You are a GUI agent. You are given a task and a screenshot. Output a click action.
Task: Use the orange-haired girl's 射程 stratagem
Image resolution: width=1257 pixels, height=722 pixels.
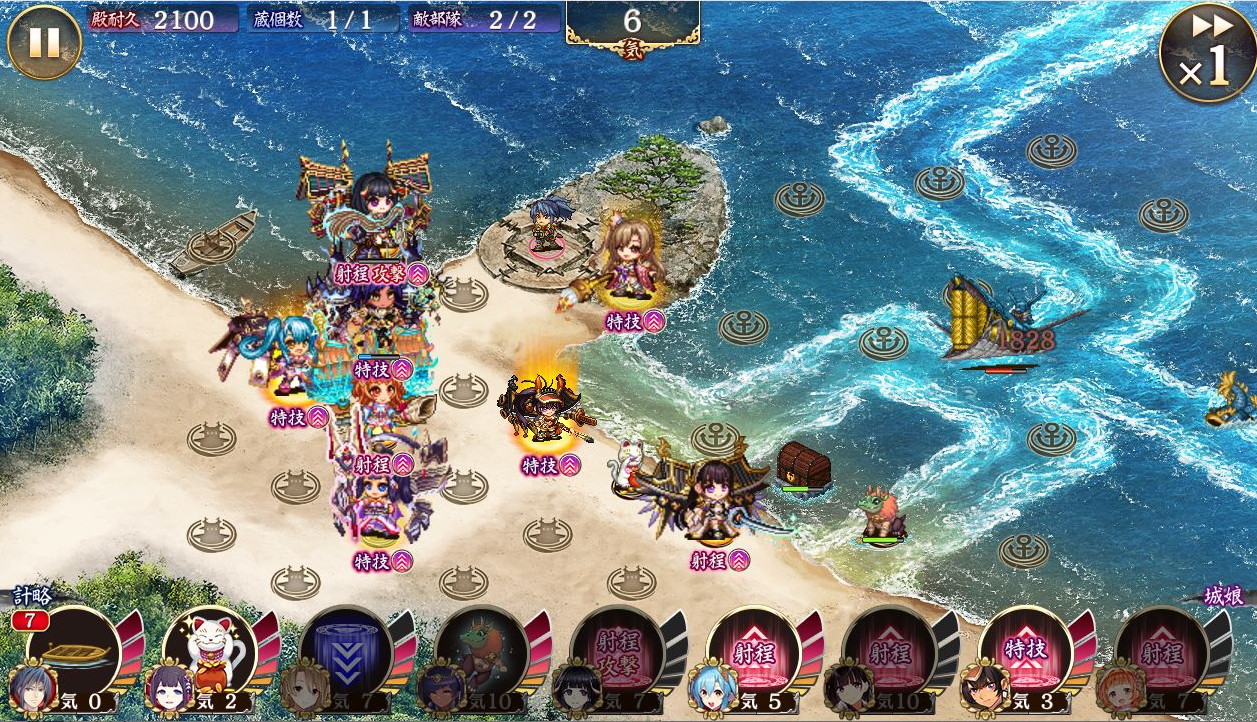click(x=1162, y=652)
